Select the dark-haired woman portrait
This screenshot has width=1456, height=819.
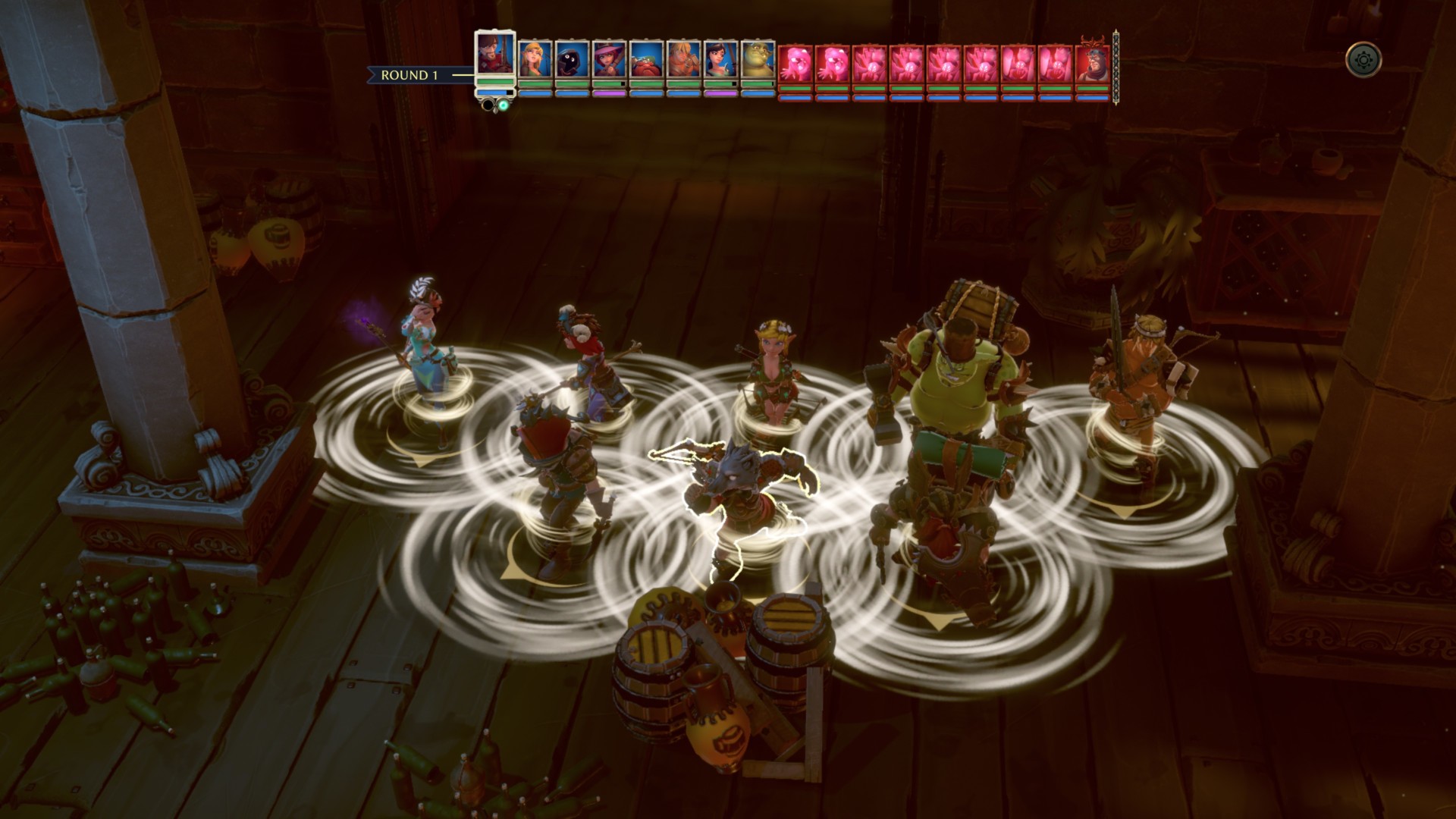(720, 60)
